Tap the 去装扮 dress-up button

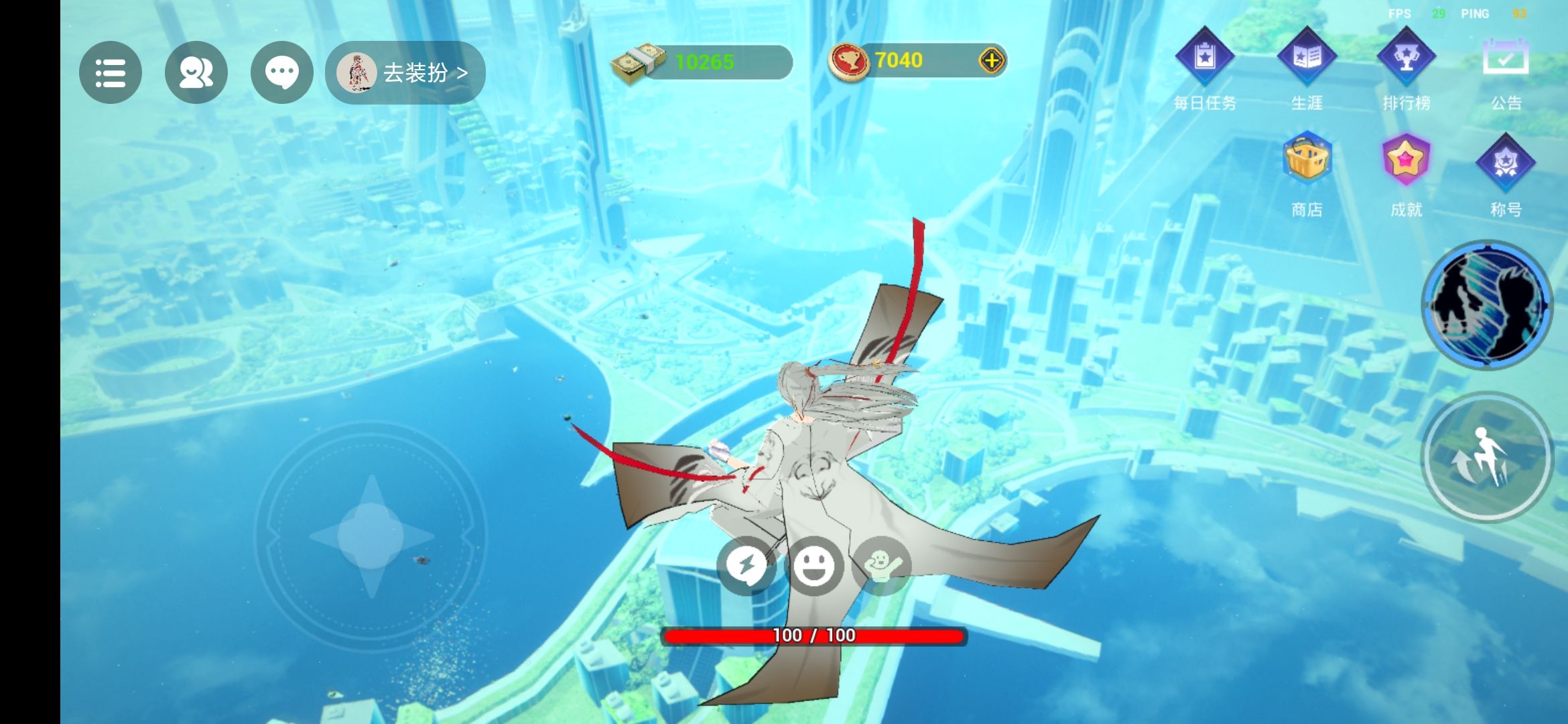click(405, 72)
